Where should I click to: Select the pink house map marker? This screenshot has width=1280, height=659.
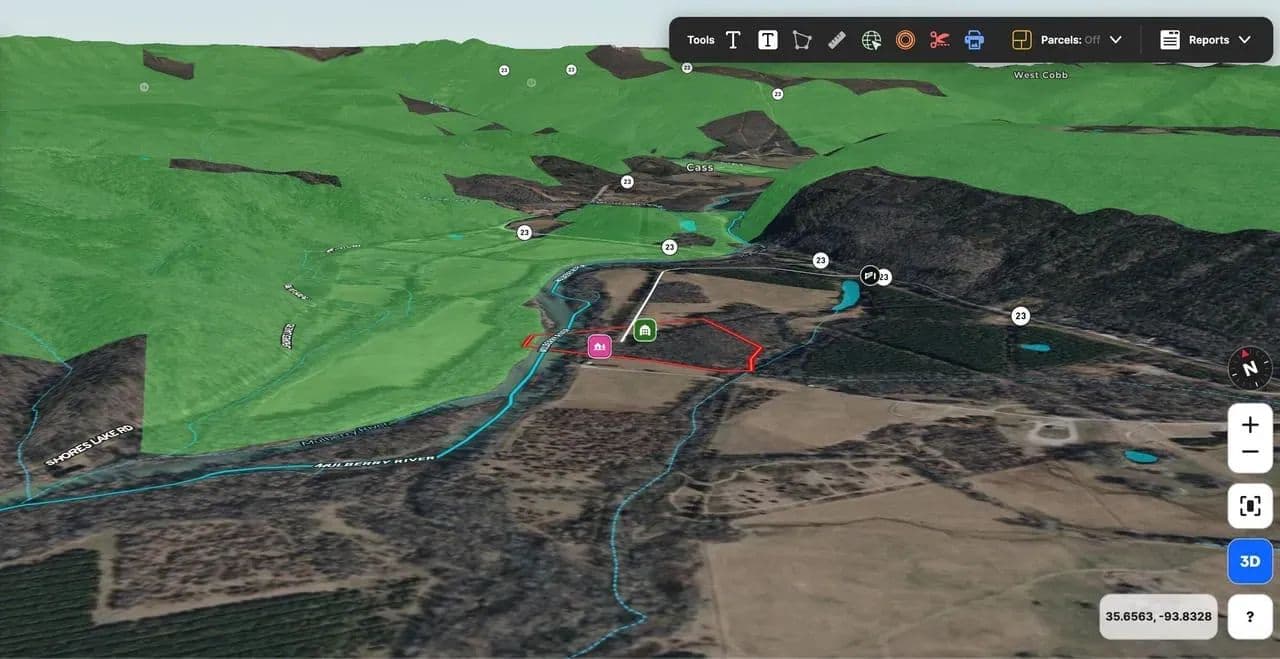tap(599, 346)
